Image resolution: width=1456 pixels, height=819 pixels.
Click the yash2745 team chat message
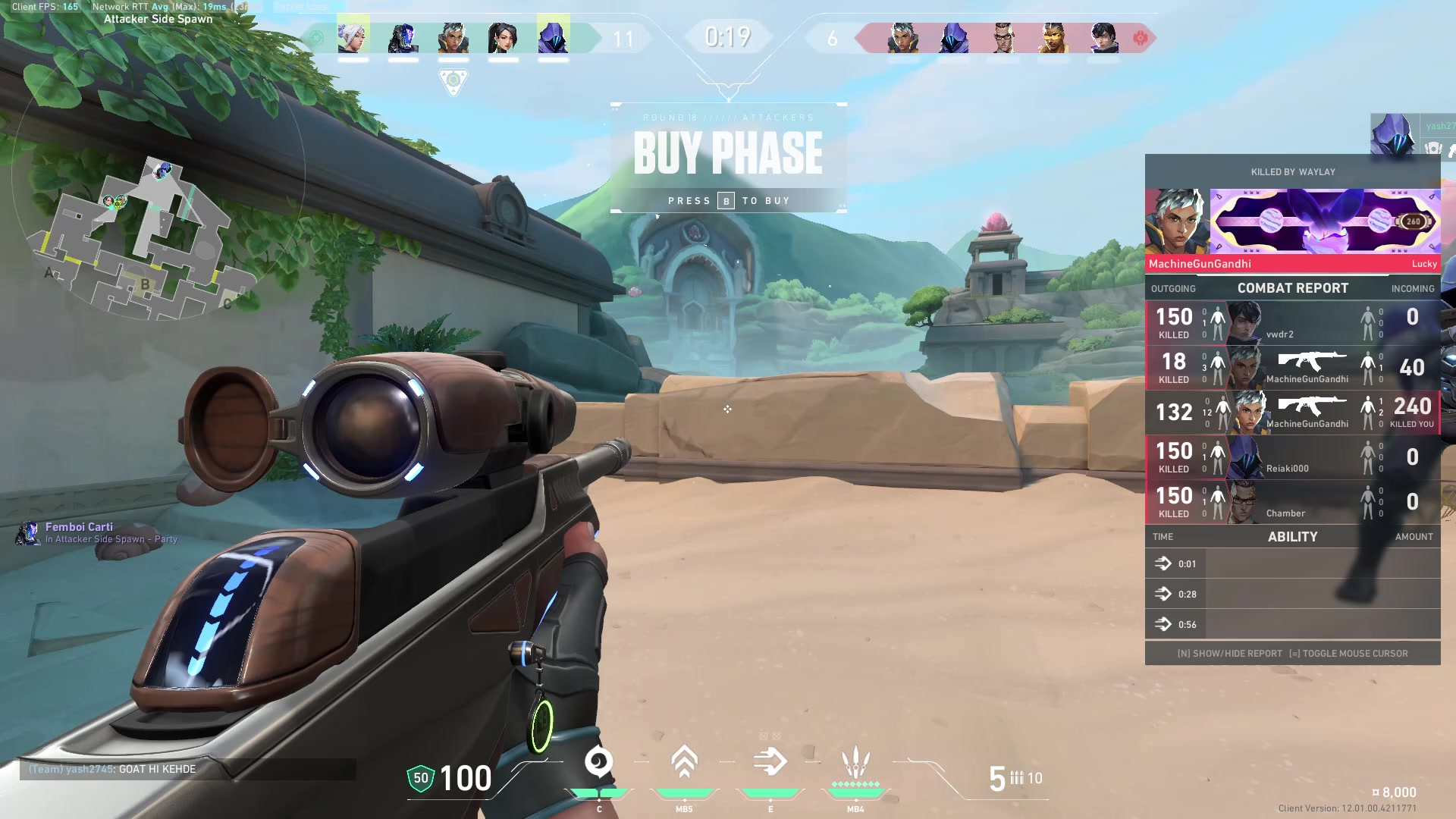pyautogui.click(x=112, y=769)
